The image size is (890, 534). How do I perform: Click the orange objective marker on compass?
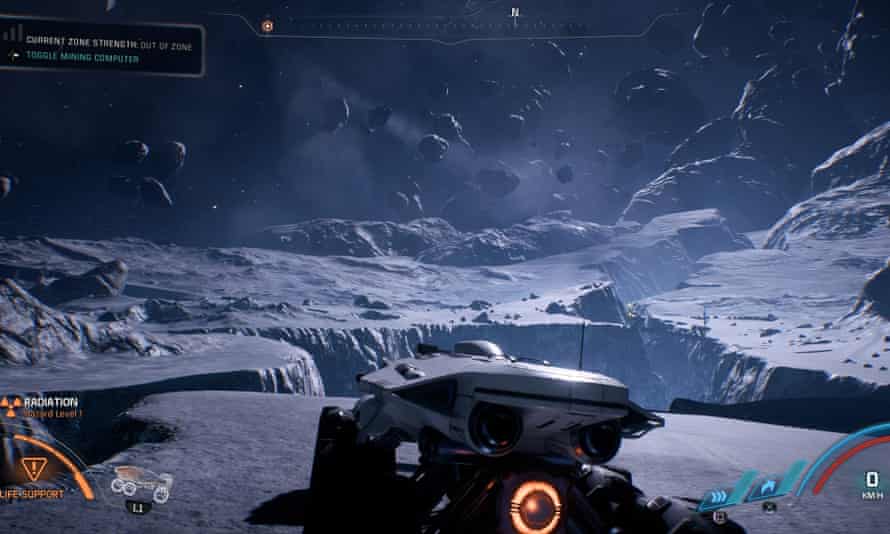click(267, 26)
